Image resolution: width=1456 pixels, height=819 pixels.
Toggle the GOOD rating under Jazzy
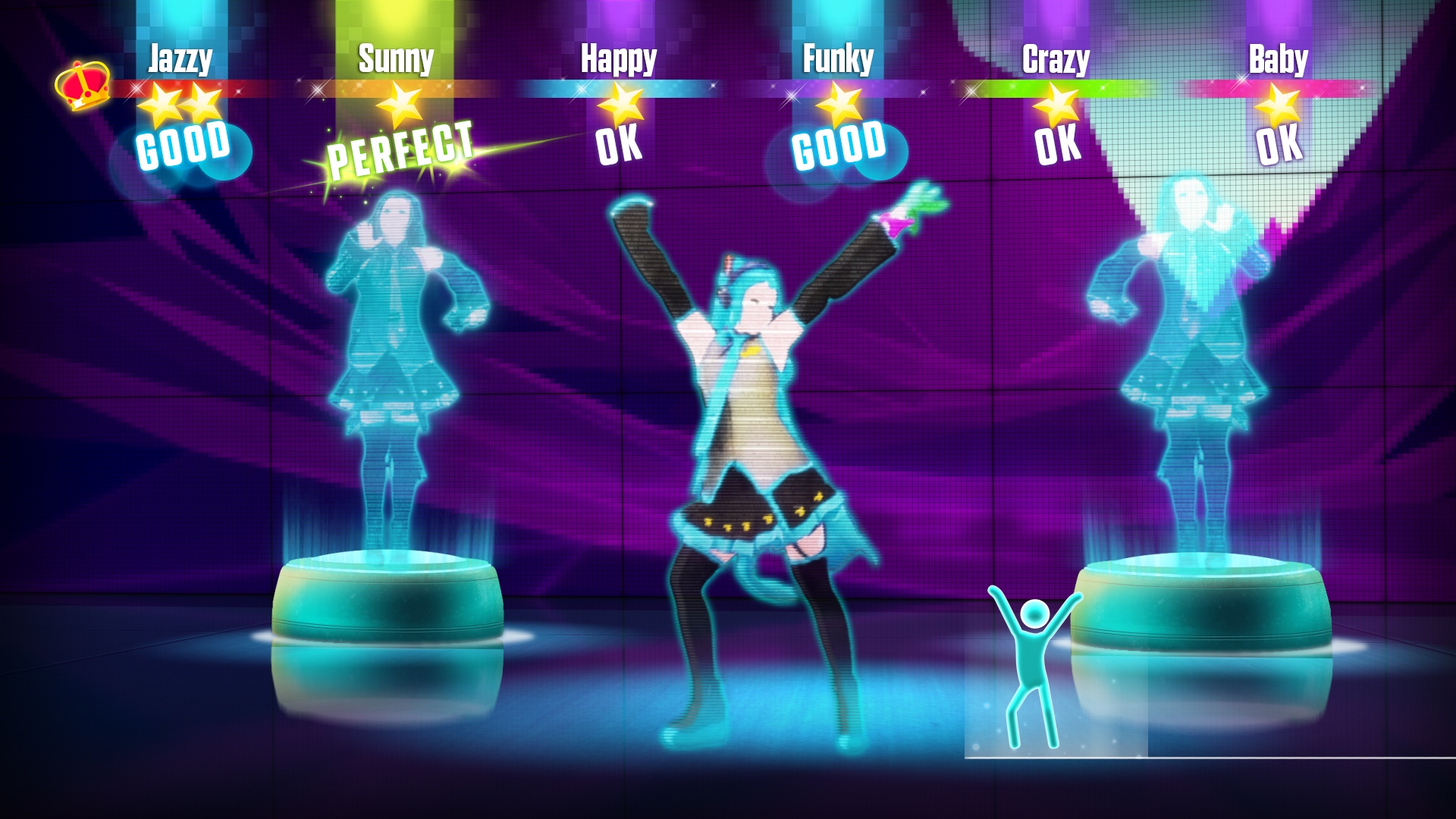coord(182,144)
